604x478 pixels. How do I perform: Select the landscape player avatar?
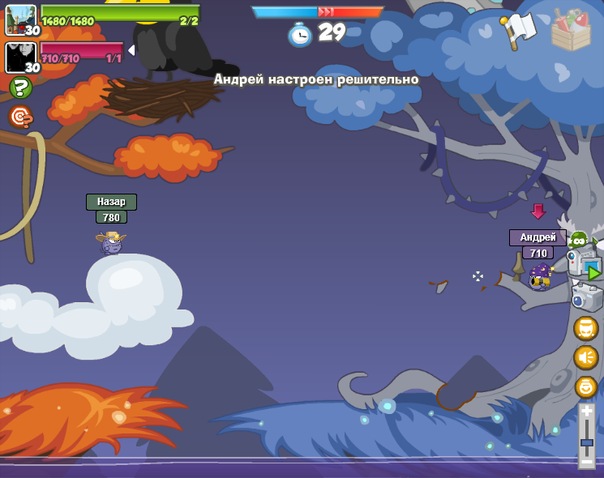(x=21, y=19)
